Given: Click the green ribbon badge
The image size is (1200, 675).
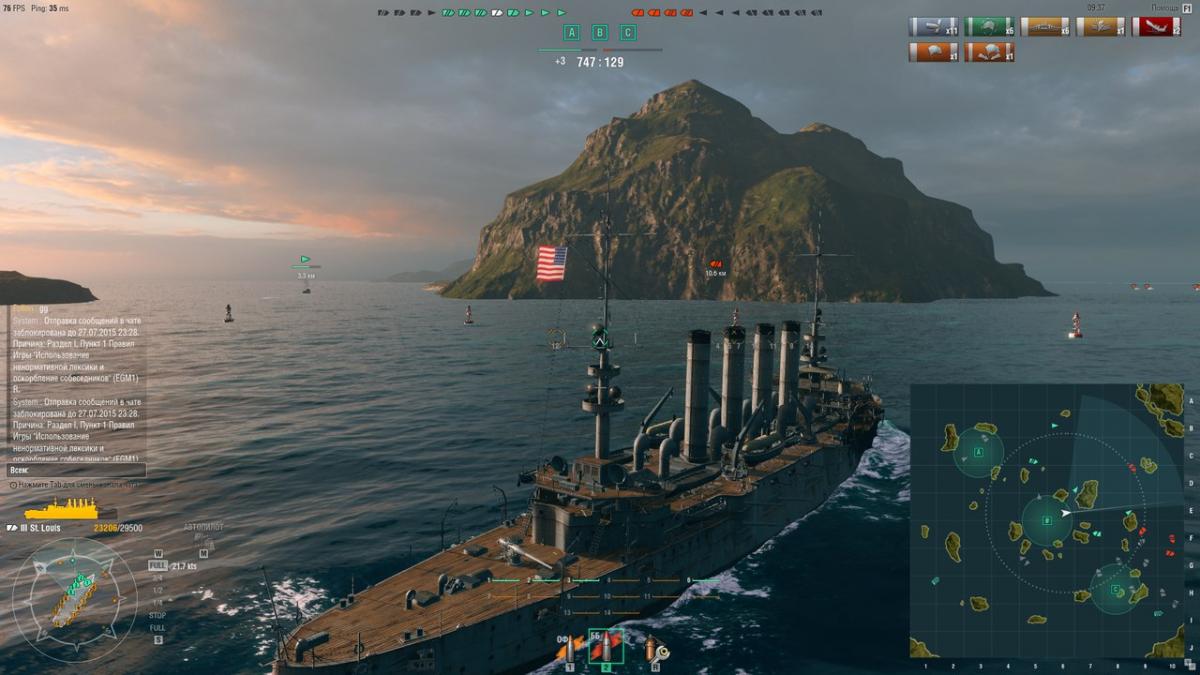Looking at the screenshot, I should pyautogui.click(x=989, y=27).
